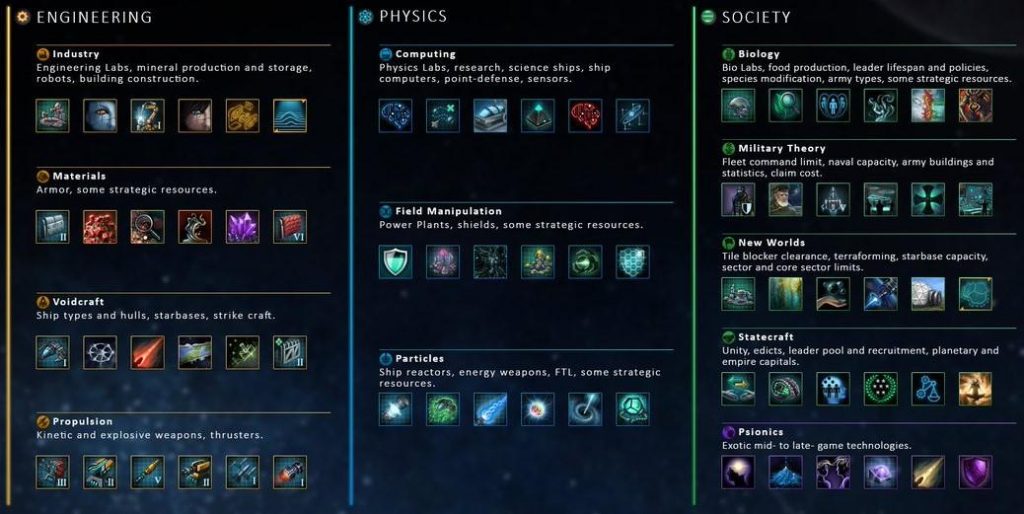Screen dimensions: 1024x514
Task: Pick the green tentacles Biology technology icon
Action: (880, 106)
